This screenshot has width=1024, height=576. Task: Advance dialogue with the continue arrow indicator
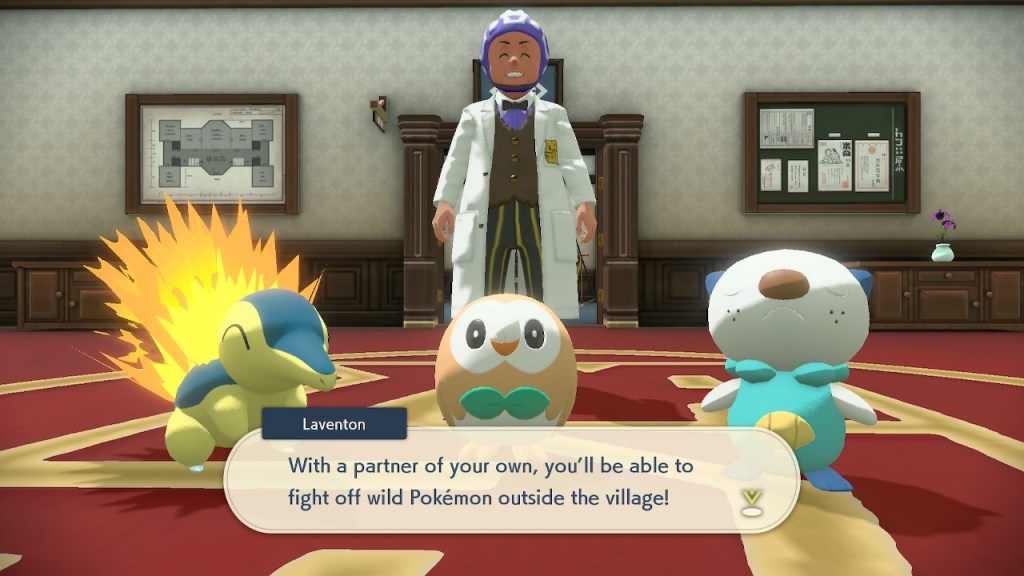pyautogui.click(x=750, y=502)
